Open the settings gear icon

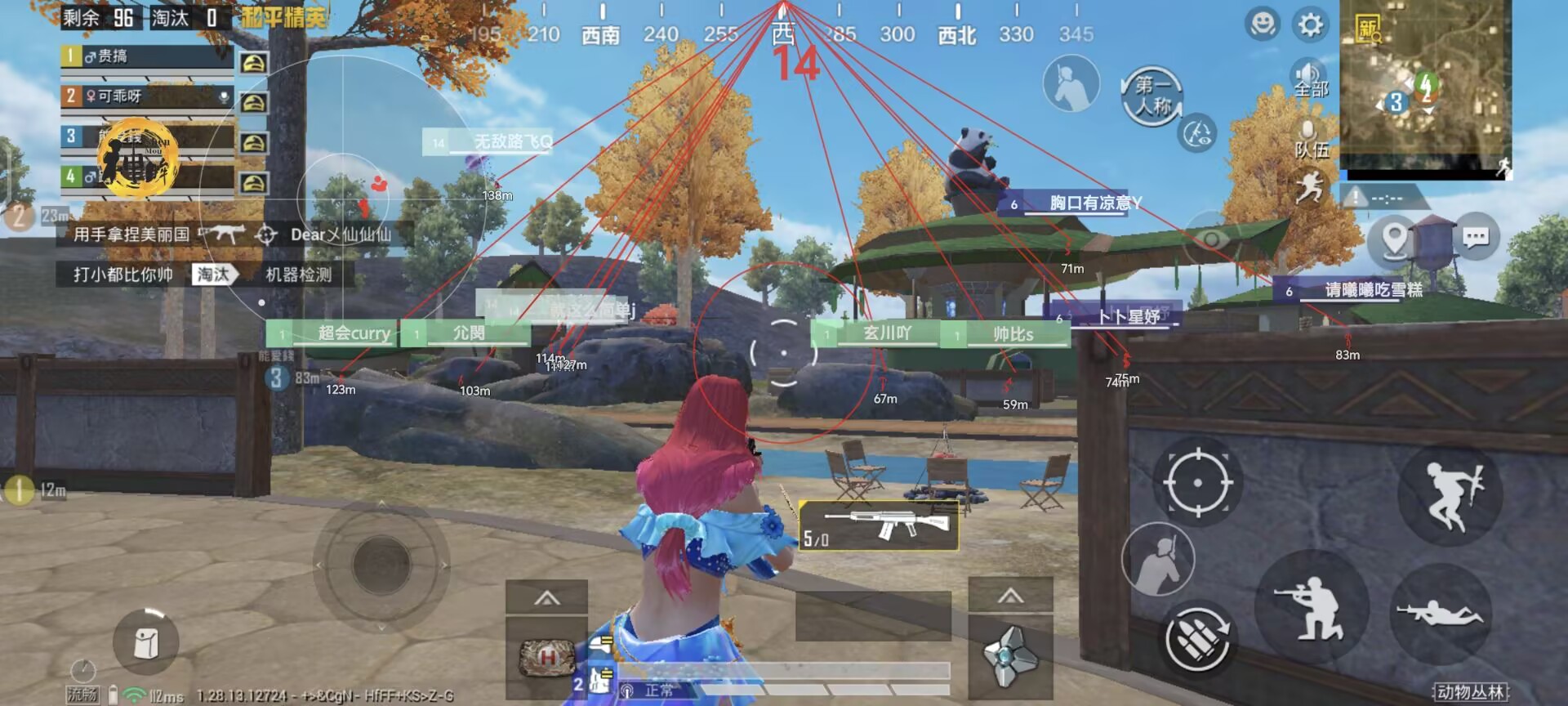tap(1308, 25)
